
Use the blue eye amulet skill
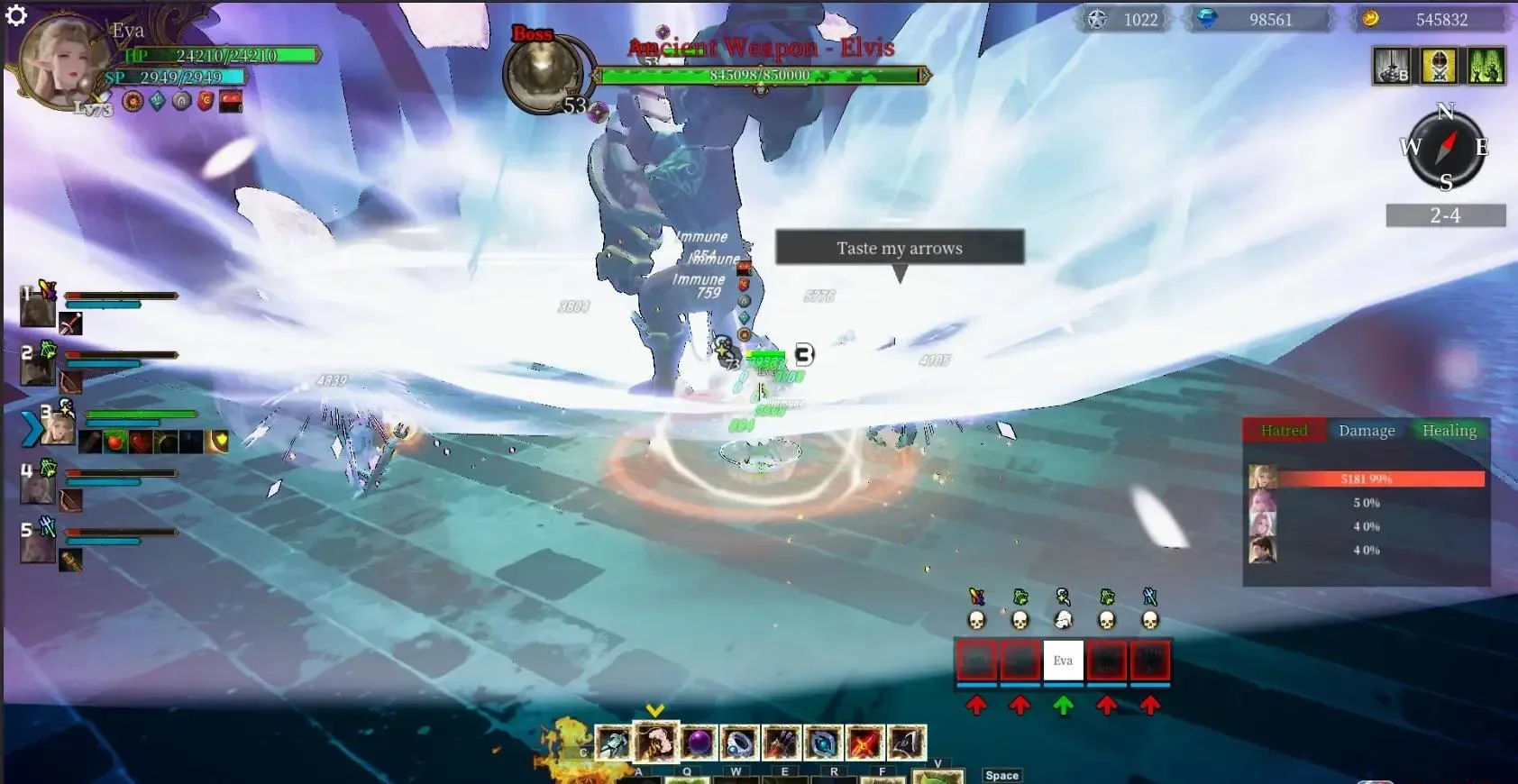pos(822,743)
